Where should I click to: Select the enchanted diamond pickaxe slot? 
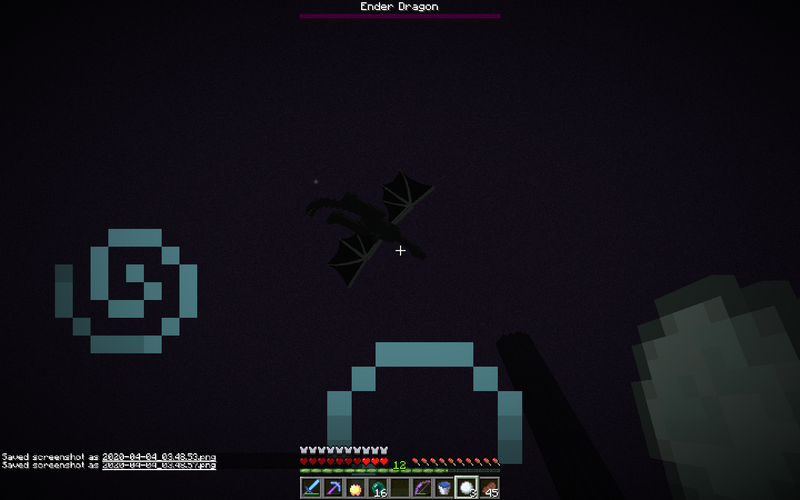pyautogui.click(x=333, y=488)
